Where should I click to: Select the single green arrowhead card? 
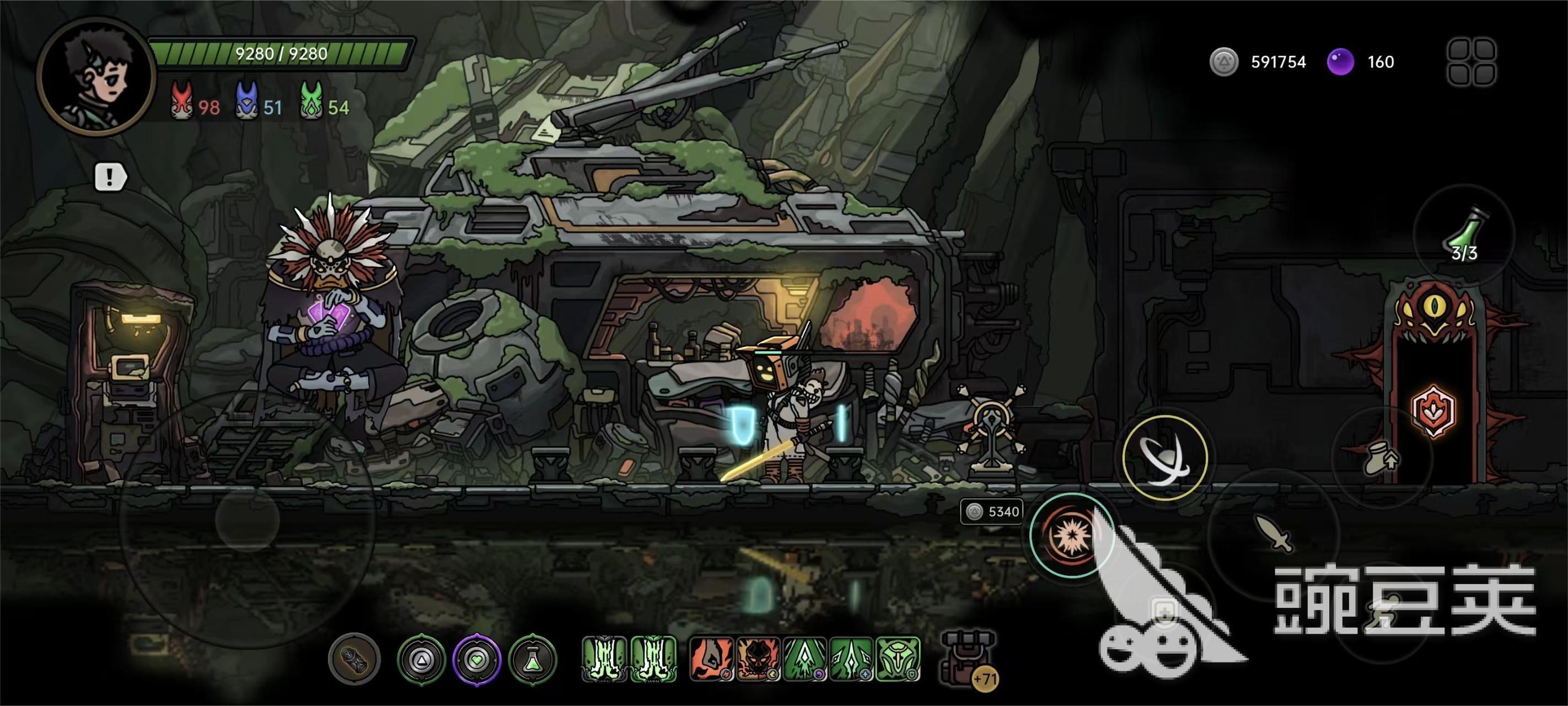[805, 659]
